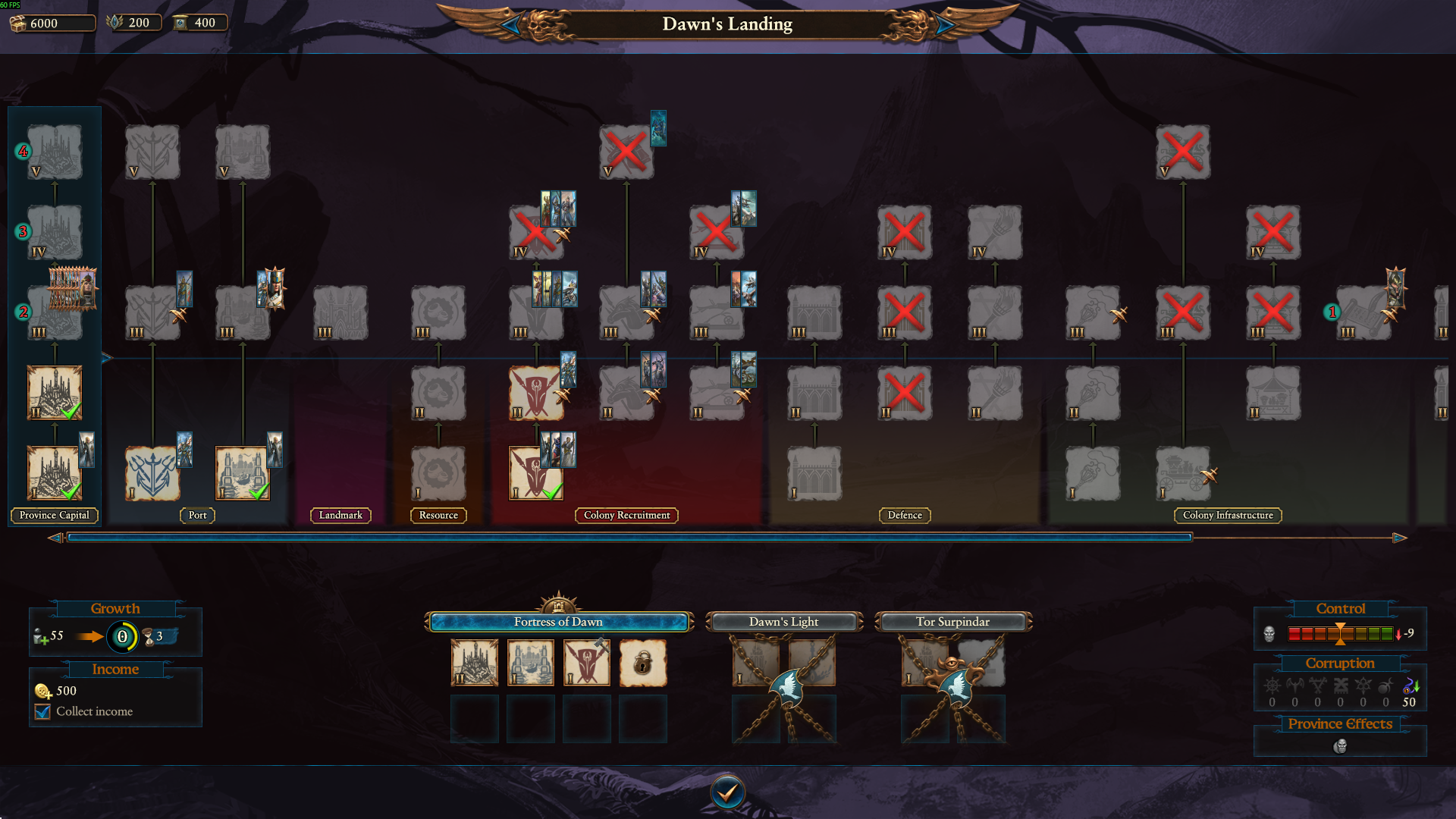Click the padlocked building slot in Fortress of Dawn
Image resolution: width=1456 pixels, height=819 pixels.
643,661
